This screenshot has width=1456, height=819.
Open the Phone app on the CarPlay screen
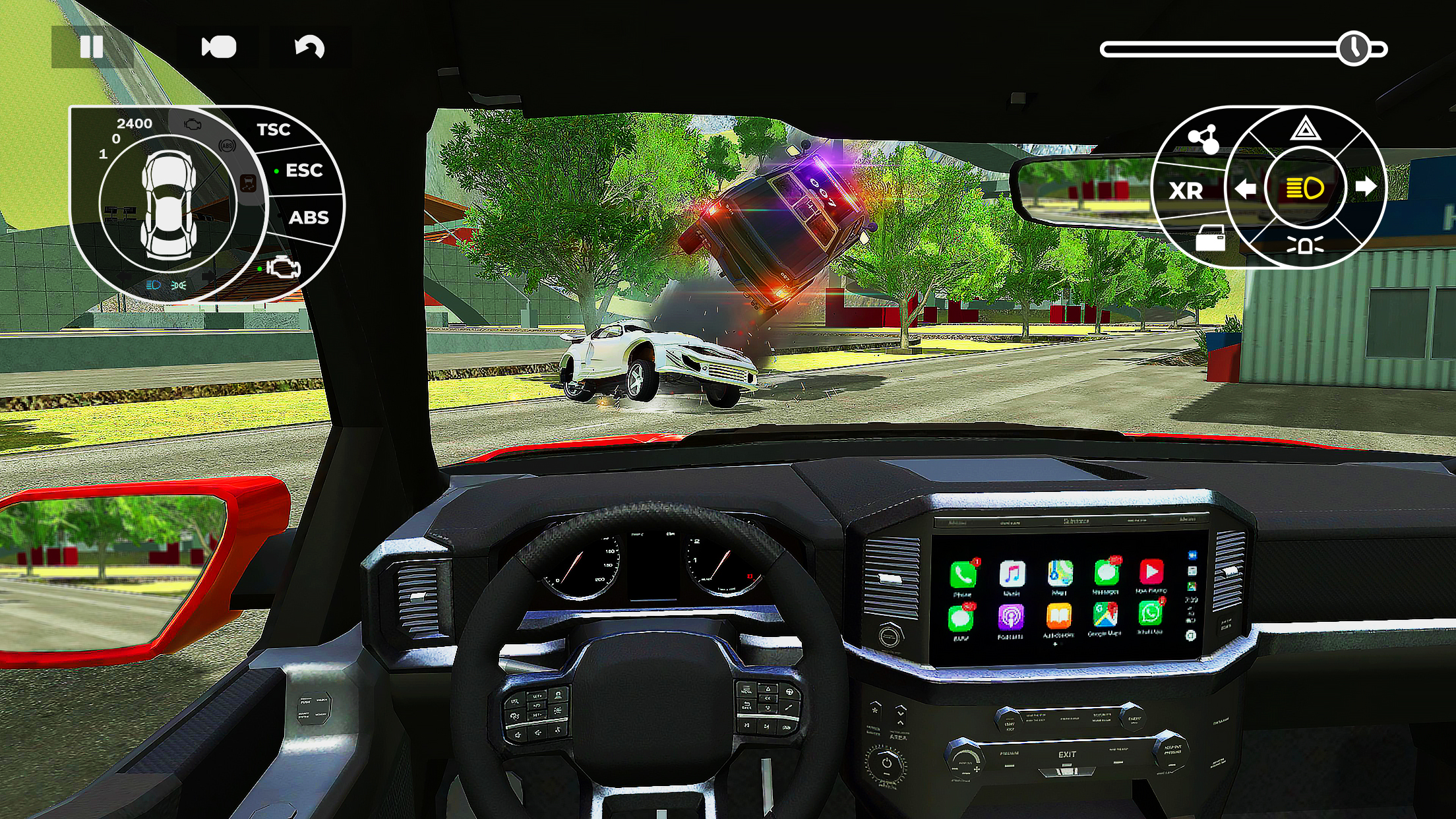click(x=962, y=575)
